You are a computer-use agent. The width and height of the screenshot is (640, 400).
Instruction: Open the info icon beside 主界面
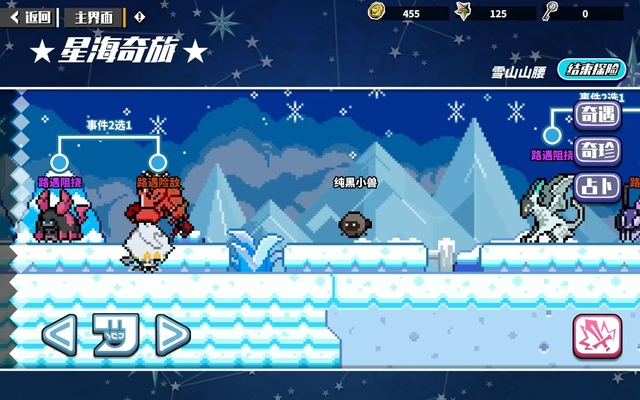(139, 16)
